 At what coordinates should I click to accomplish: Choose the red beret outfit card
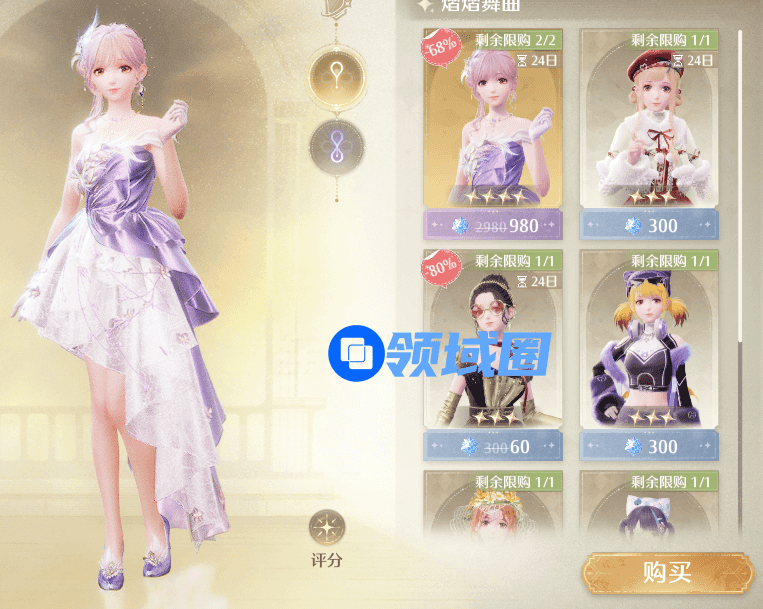649,130
